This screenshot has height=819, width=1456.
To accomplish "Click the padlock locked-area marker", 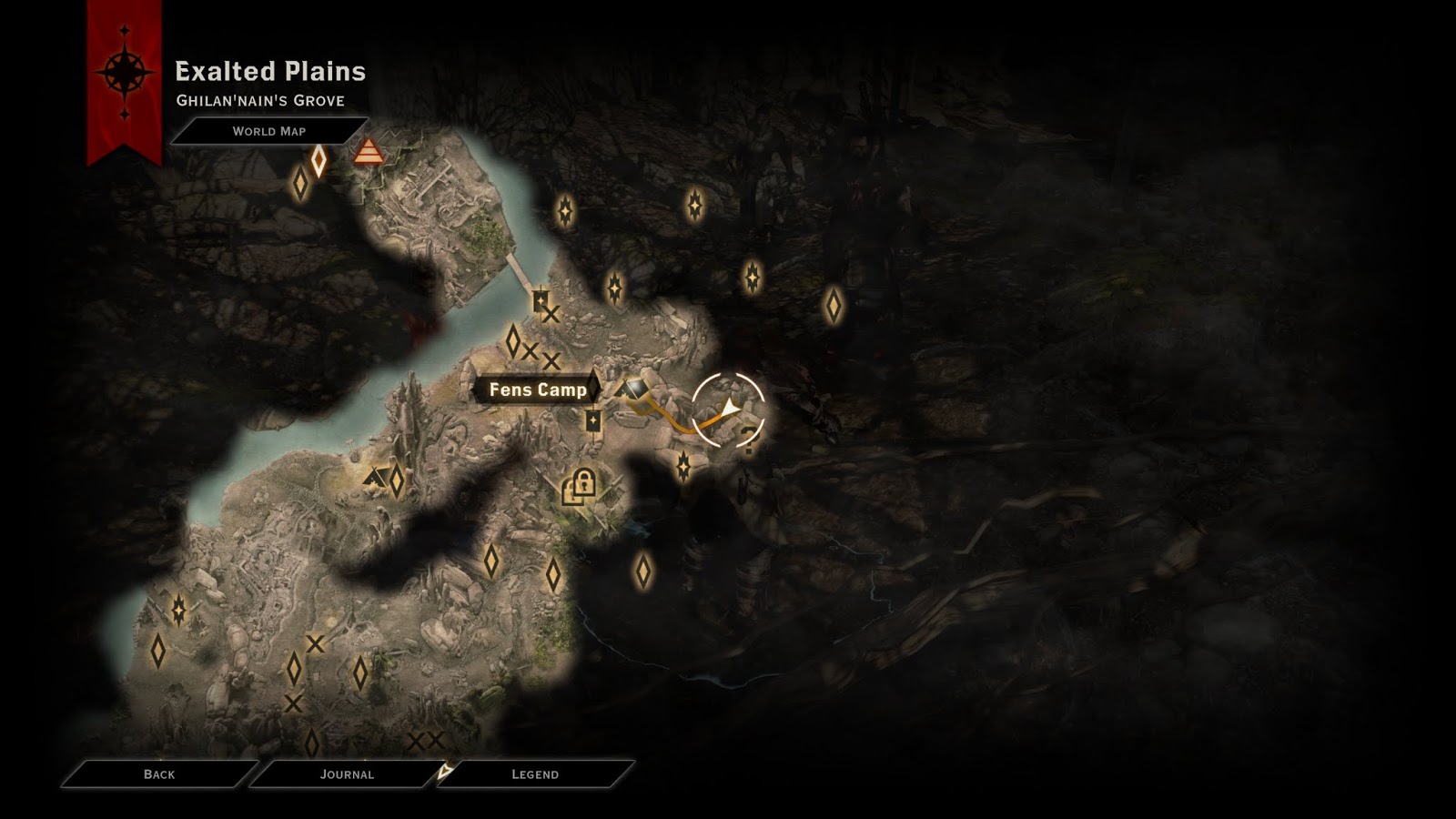I will (x=579, y=485).
